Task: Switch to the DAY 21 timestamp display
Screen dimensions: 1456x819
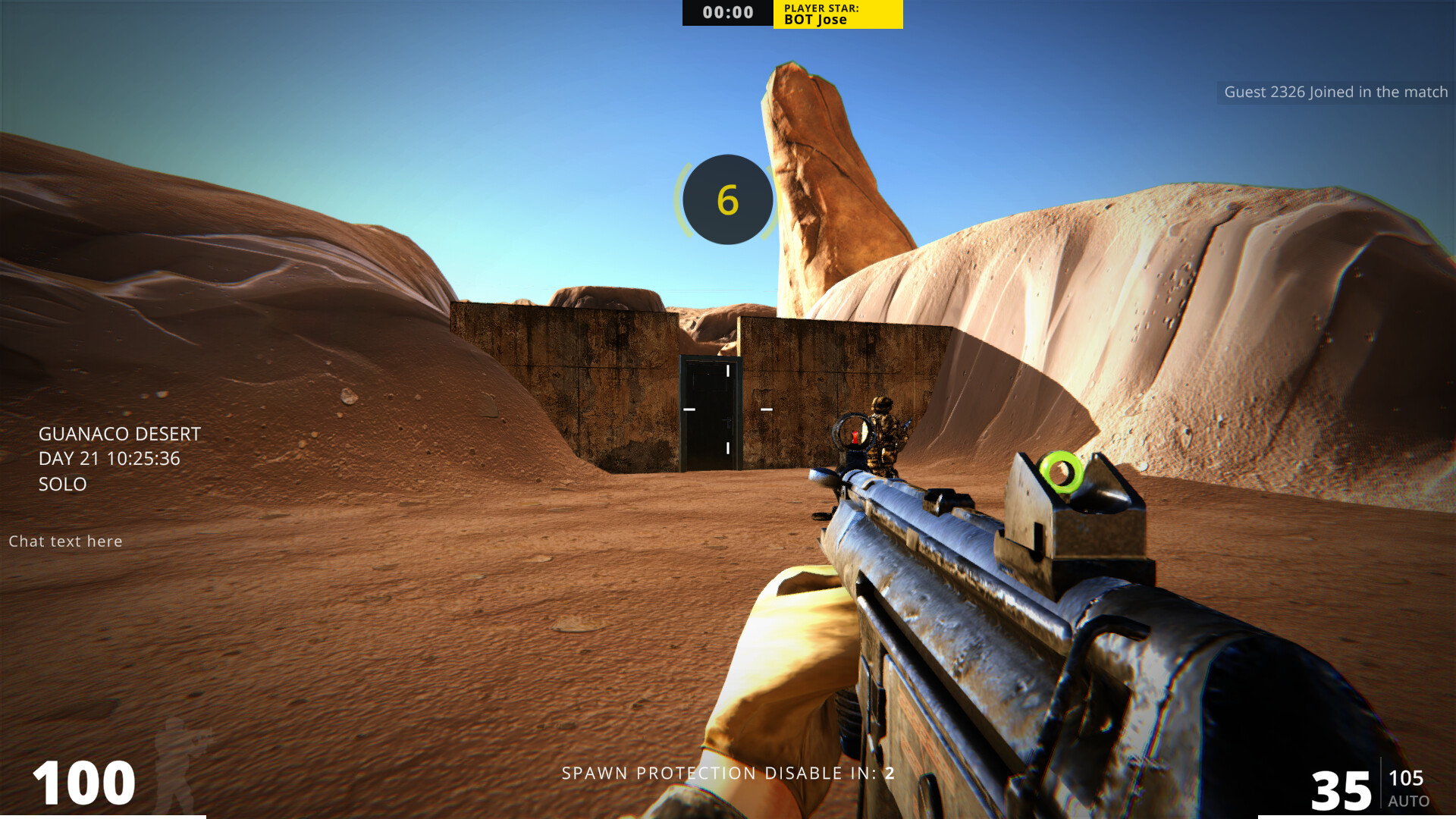Action: [x=108, y=458]
